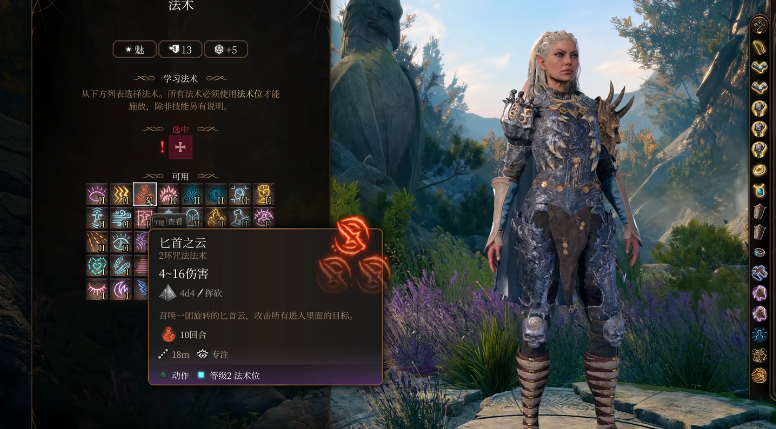
Task: Click the empty selected-spell plus slot
Action: click(180, 147)
